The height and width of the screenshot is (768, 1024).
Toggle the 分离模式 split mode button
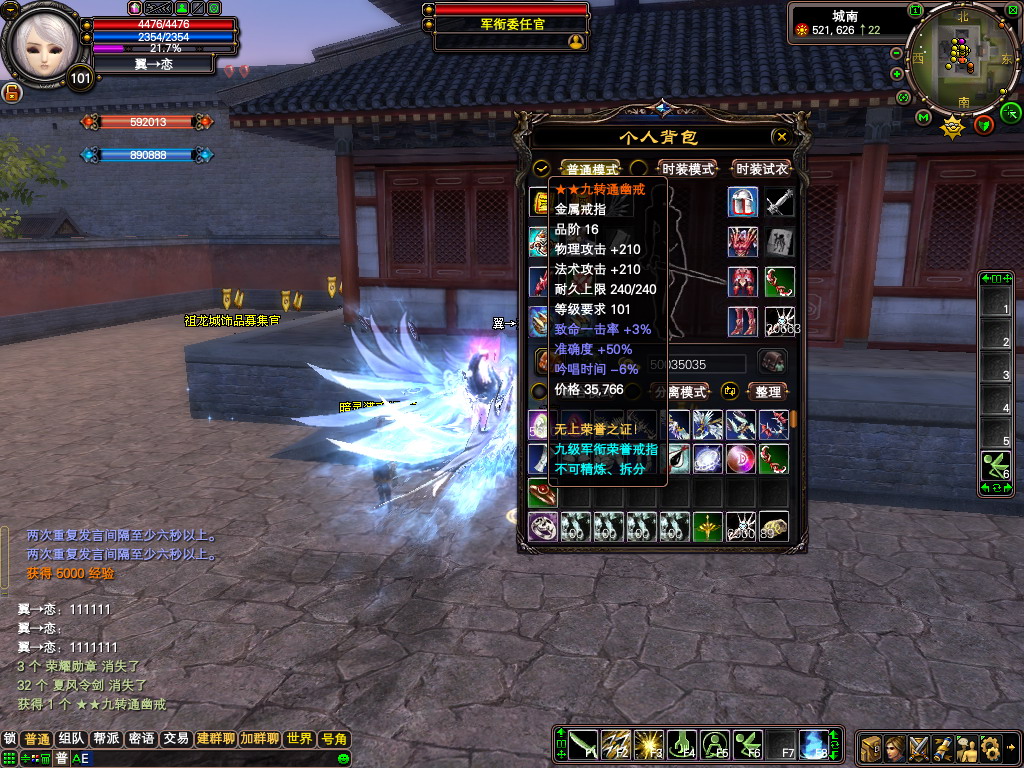tap(686, 391)
